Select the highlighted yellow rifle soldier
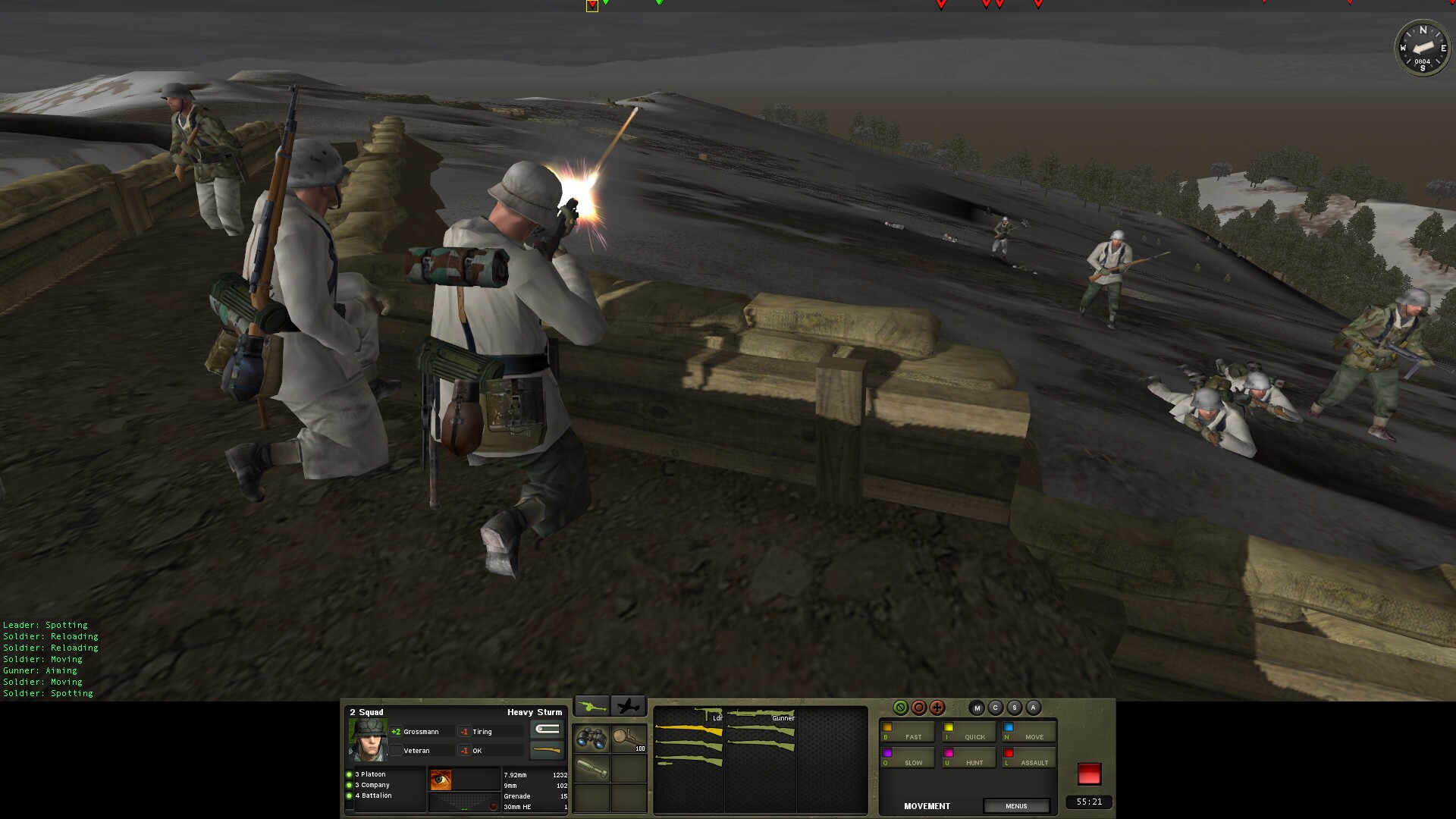Screen dimensions: 1456x819 689,731
